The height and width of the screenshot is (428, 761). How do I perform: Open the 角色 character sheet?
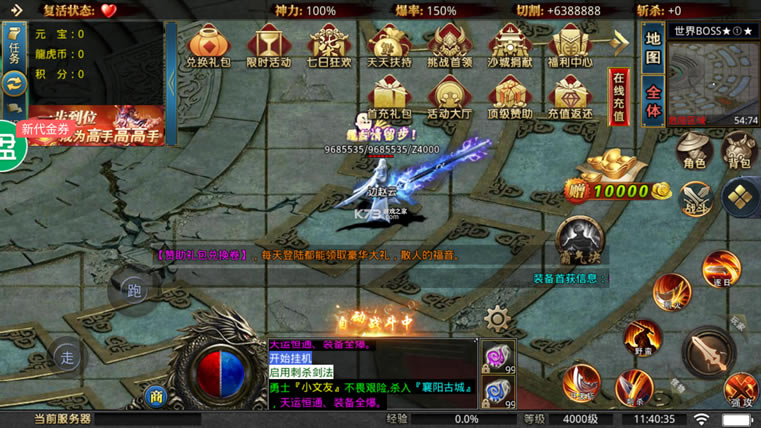tap(692, 150)
